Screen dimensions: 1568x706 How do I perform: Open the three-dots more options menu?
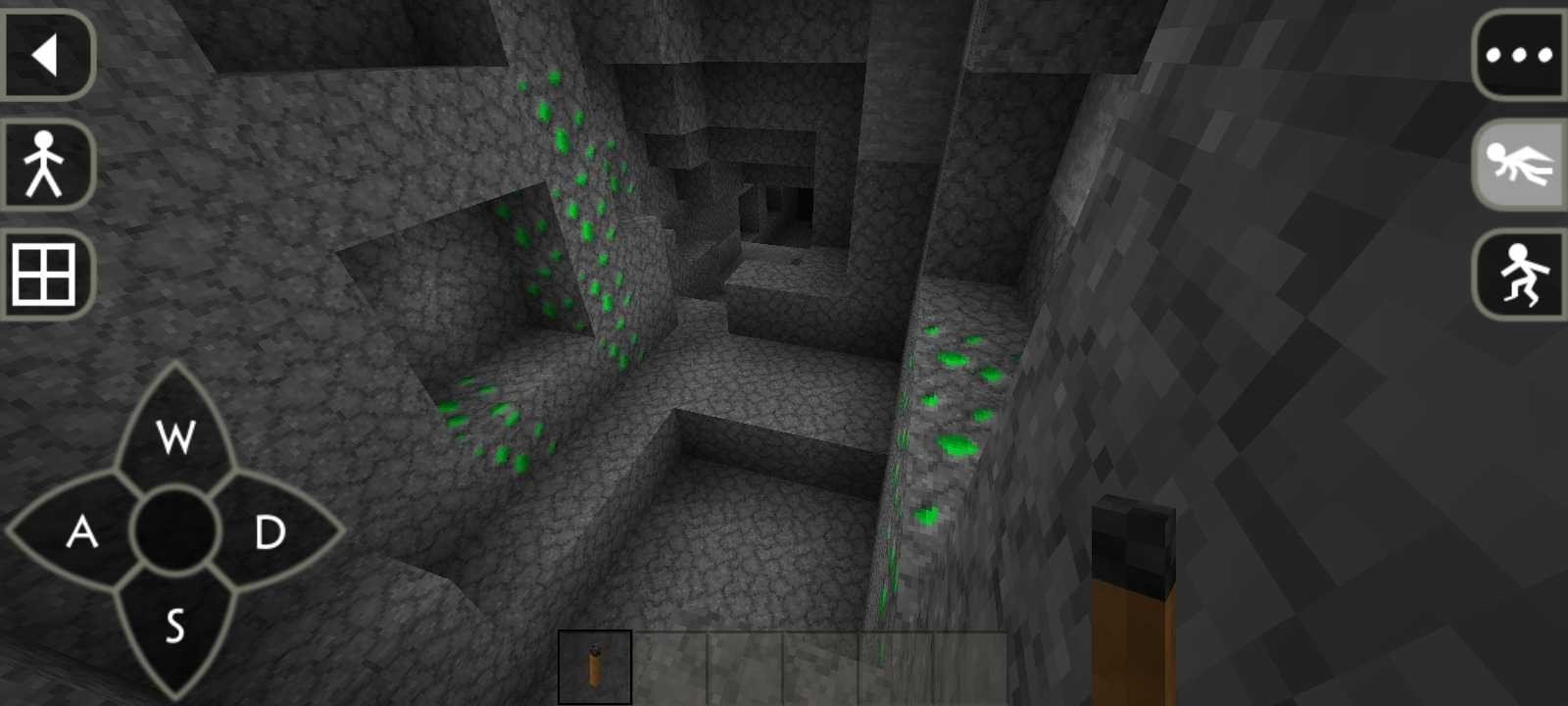pyautogui.click(x=1518, y=55)
